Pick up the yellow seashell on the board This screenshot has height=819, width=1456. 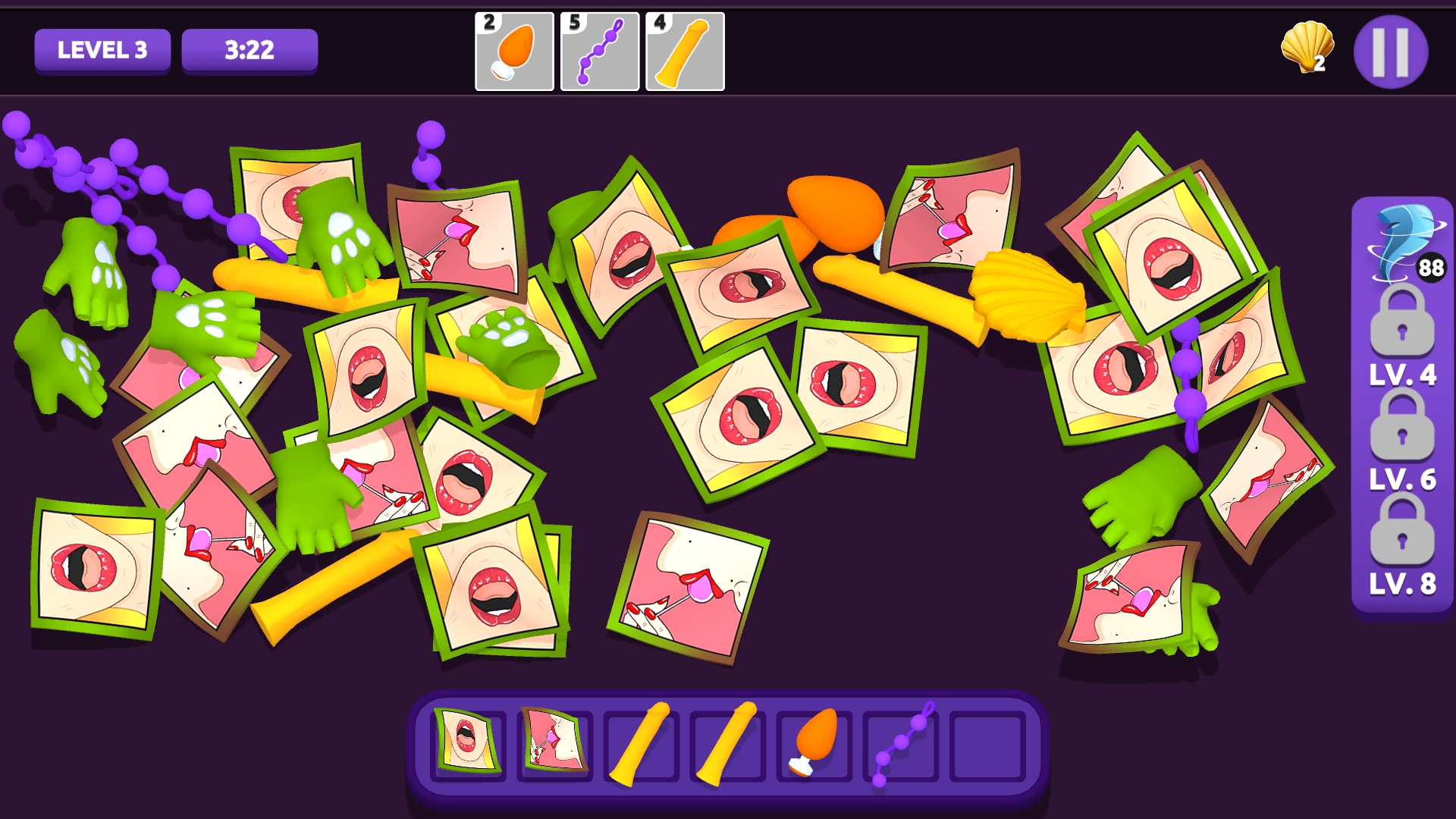[1025, 295]
